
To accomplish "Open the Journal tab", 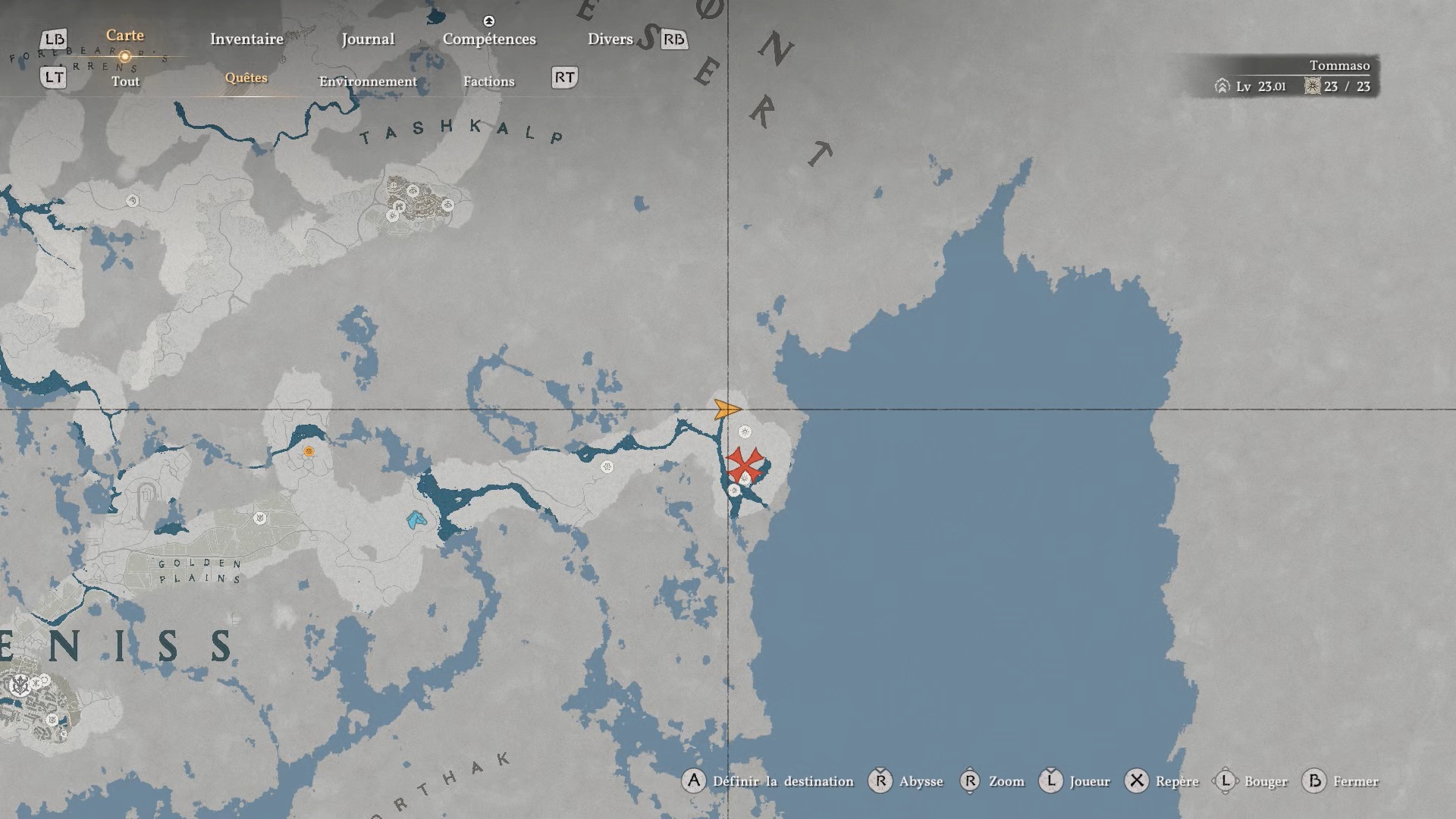I will 368,39.
